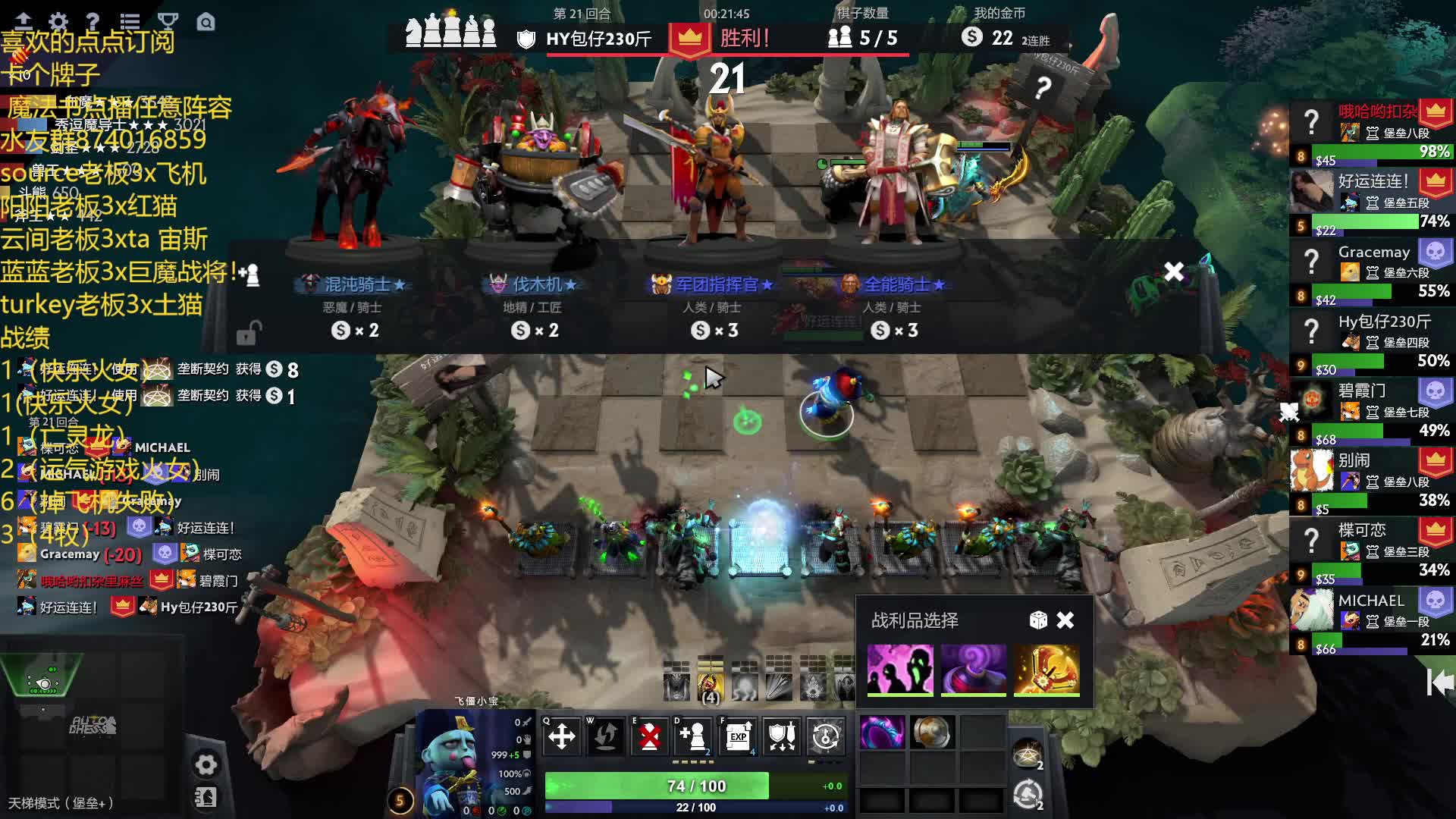
Task: Close the chess piece shop panel
Action: 1174,271
